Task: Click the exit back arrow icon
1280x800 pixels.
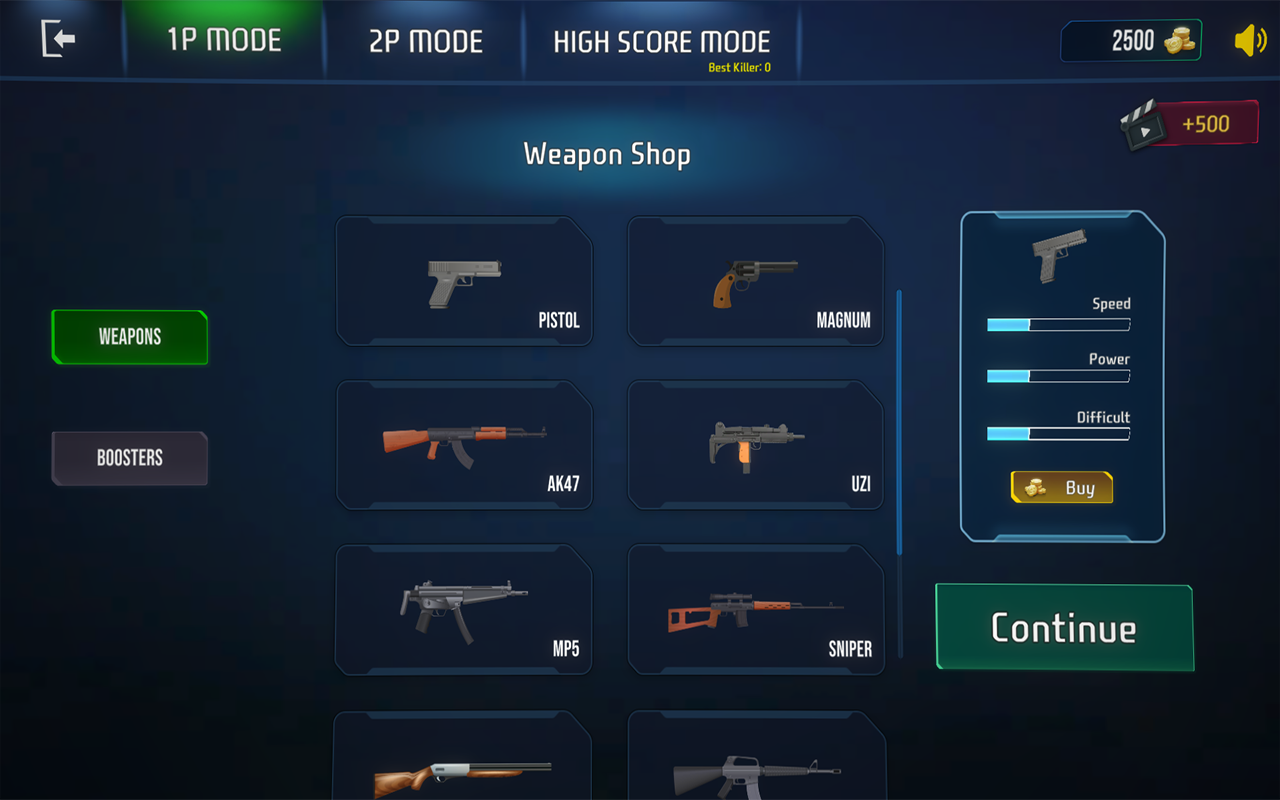Action: pos(59,40)
